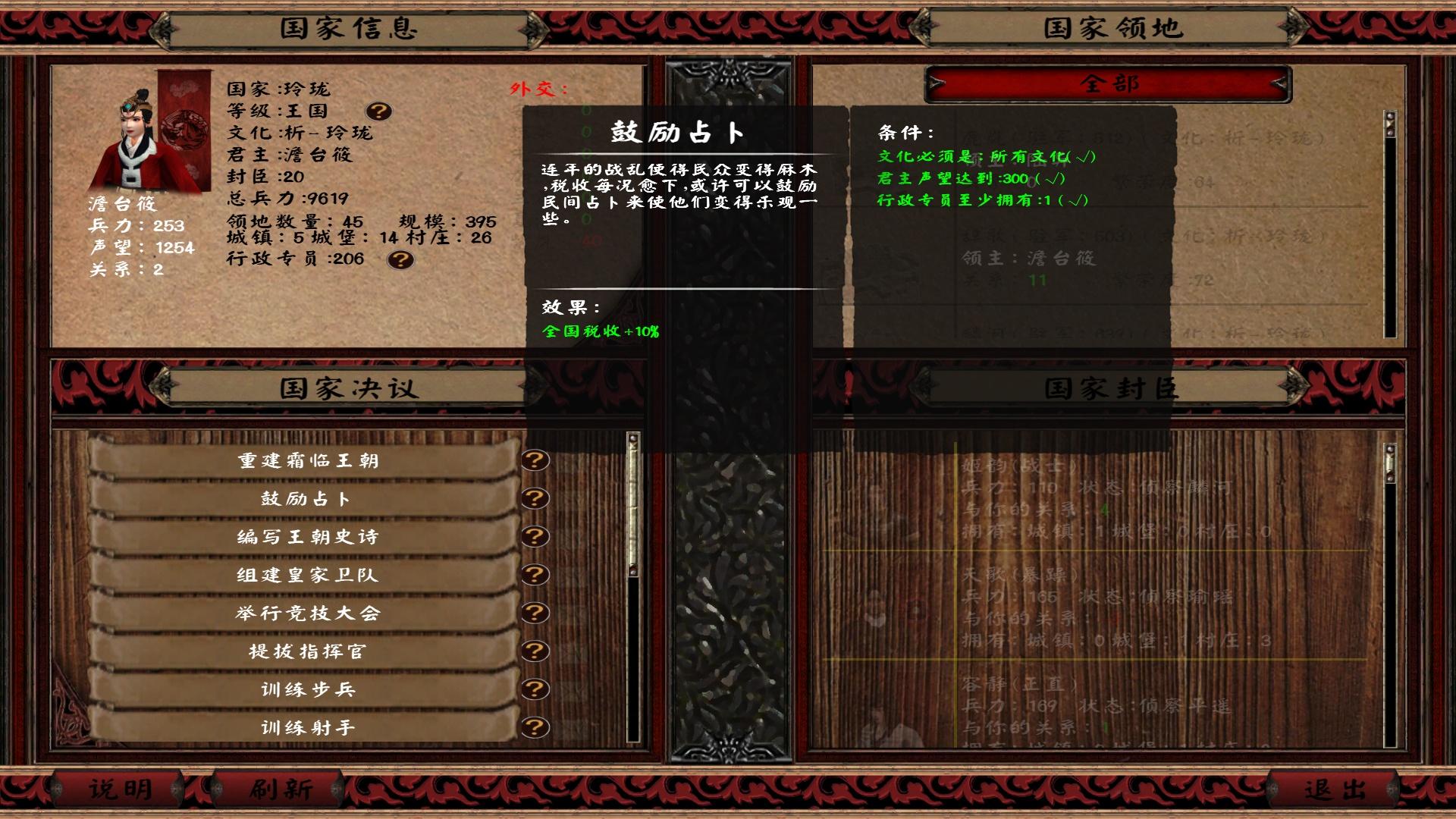Screen dimensions: 1456x819
Task: Open help for 编写王朝史诗
Action: pos(535,536)
